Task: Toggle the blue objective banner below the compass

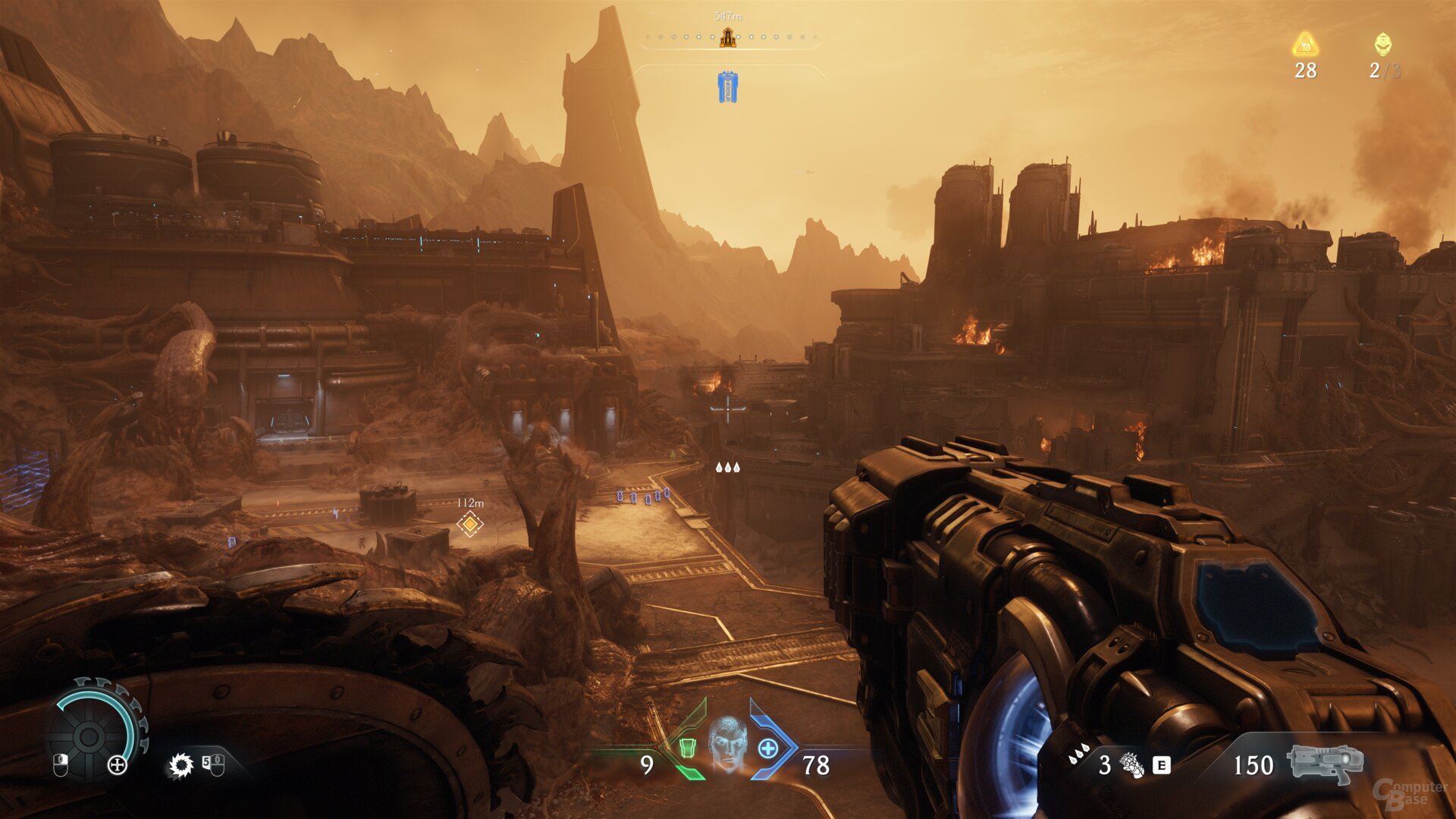Action: coord(726,86)
